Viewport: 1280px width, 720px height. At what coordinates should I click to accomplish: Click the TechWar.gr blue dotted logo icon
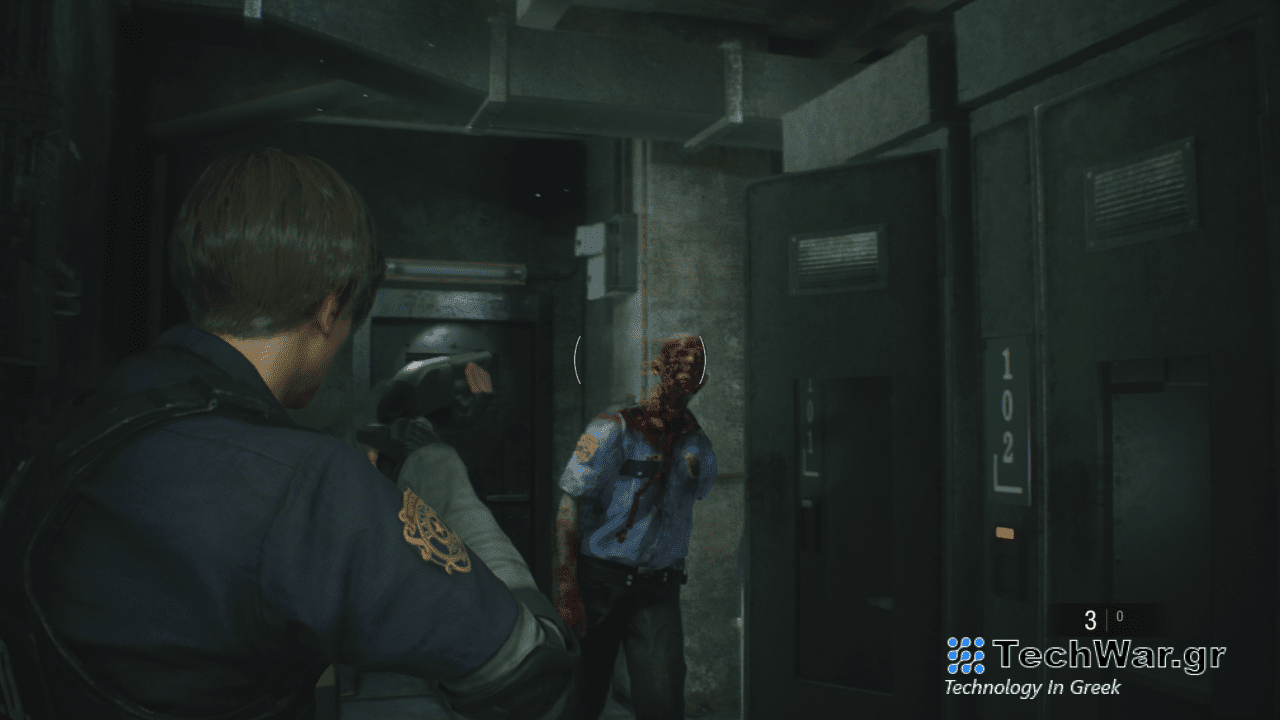[x=963, y=655]
